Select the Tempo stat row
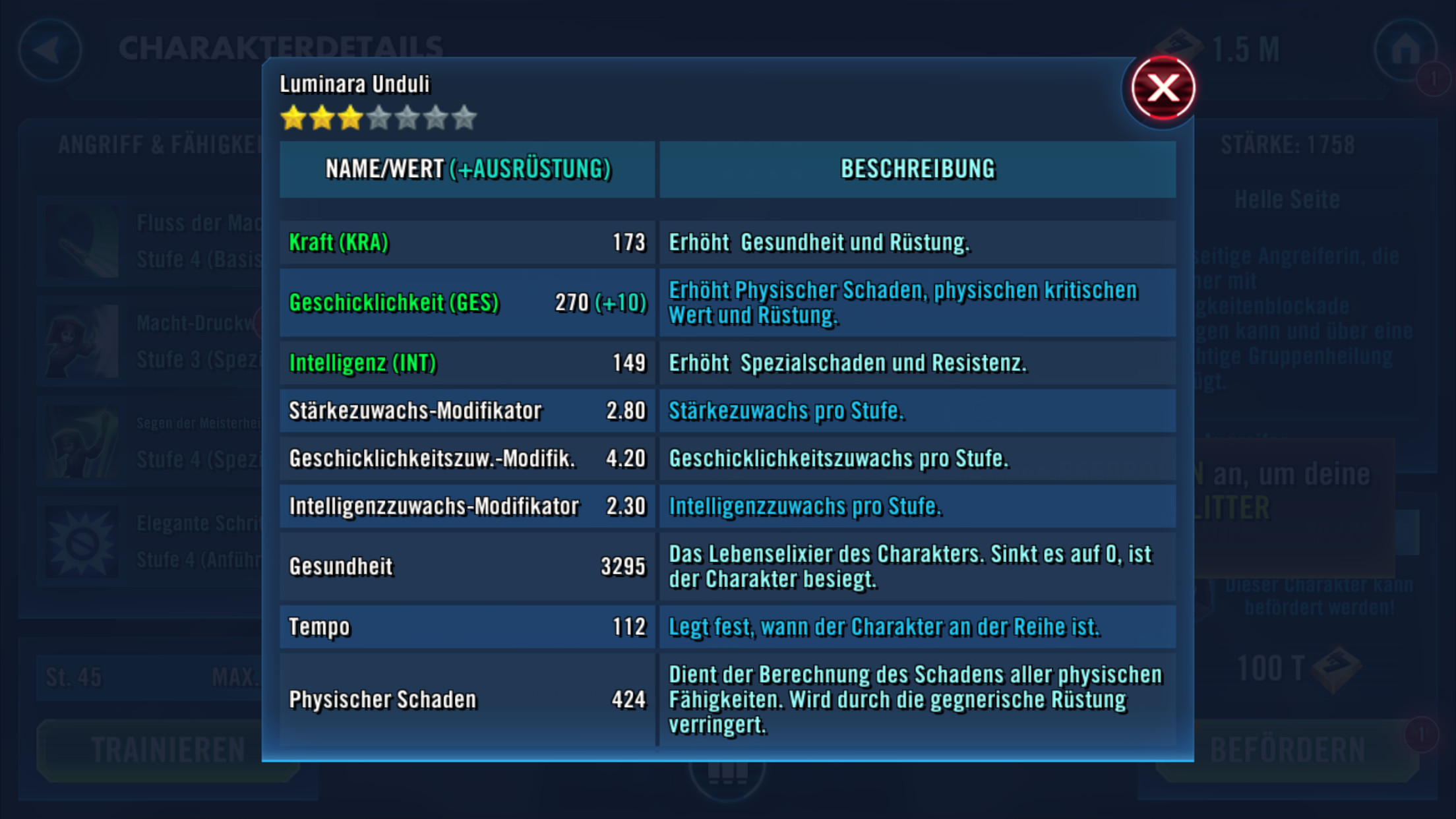The height and width of the screenshot is (819, 1456). (x=467, y=626)
